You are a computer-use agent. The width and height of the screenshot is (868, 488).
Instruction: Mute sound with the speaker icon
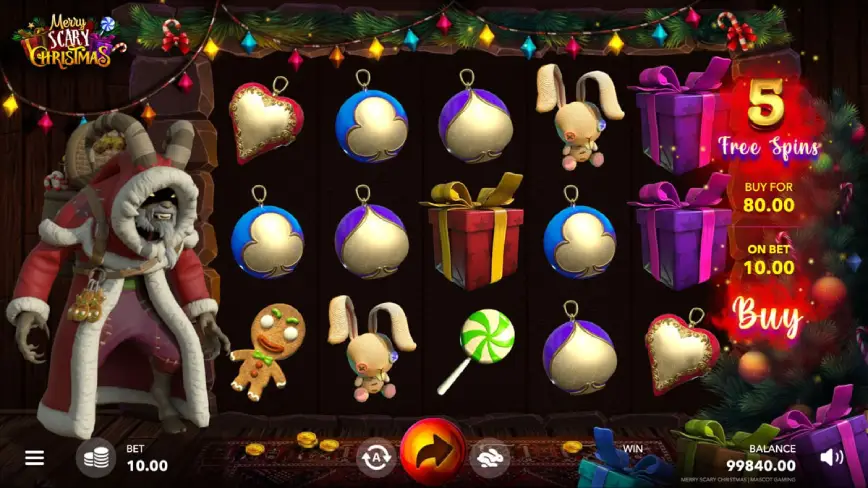(831, 458)
